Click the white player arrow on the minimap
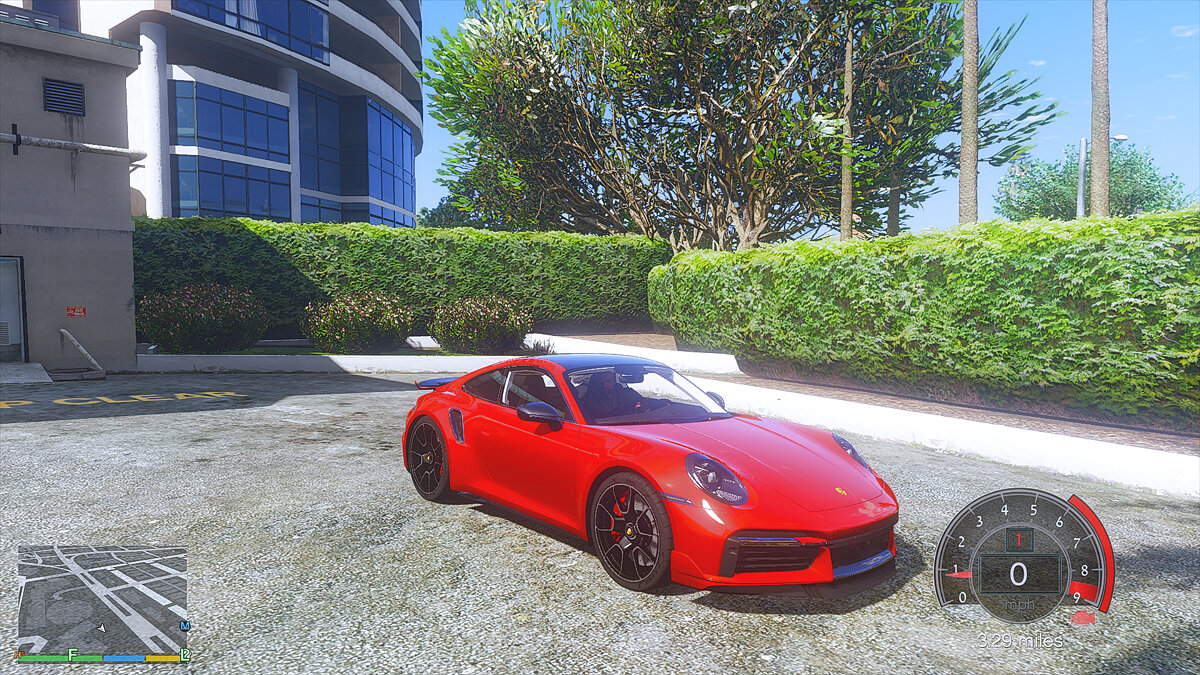Viewport: 1200px width, 675px height. pos(102,628)
